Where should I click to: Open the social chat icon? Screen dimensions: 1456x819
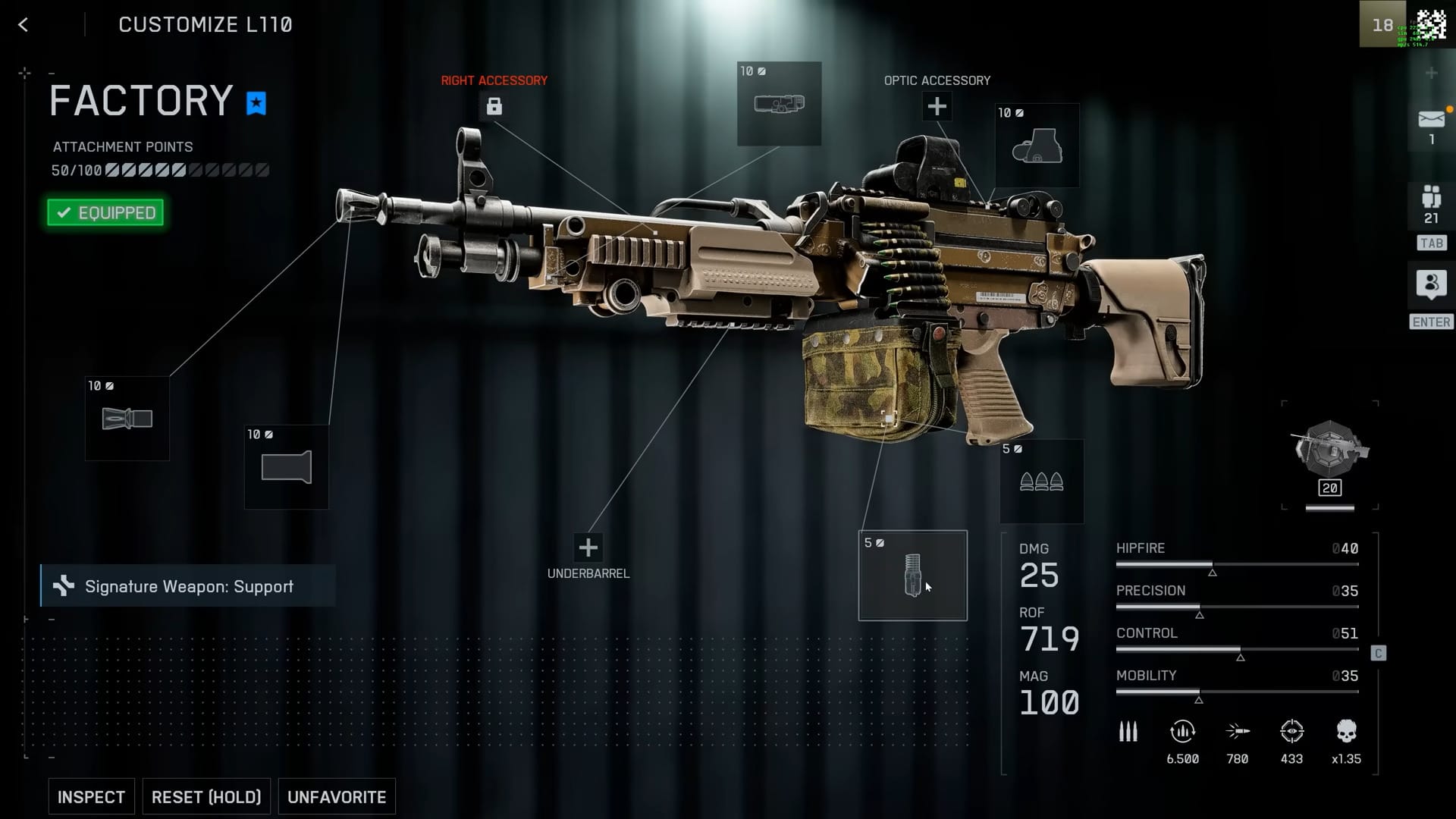[x=1431, y=284]
